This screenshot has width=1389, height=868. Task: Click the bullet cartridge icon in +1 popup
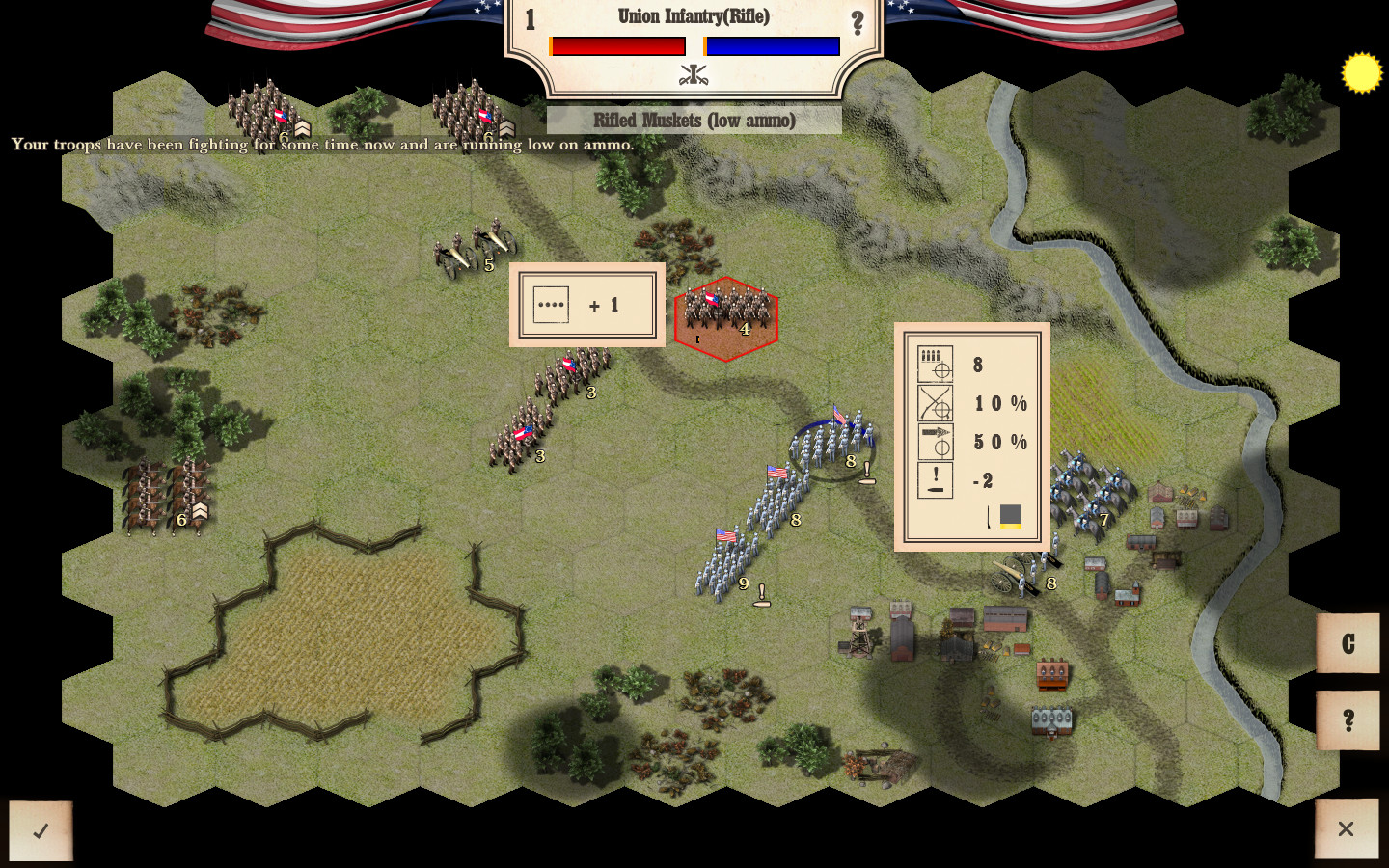click(x=551, y=305)
